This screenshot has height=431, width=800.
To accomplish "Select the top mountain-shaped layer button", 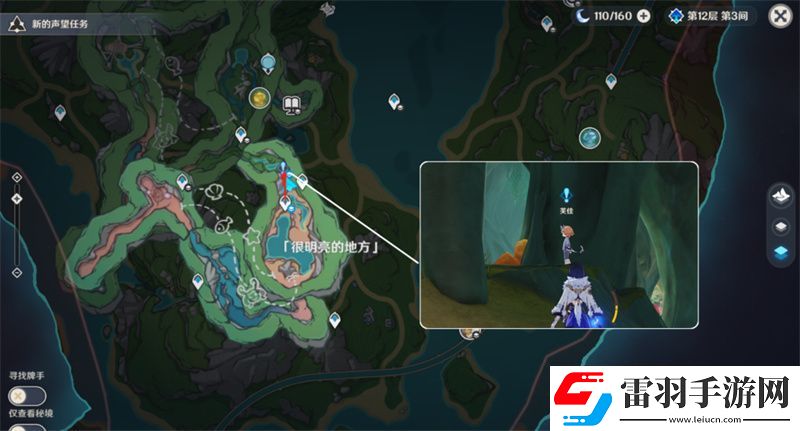I will point(780,198).
